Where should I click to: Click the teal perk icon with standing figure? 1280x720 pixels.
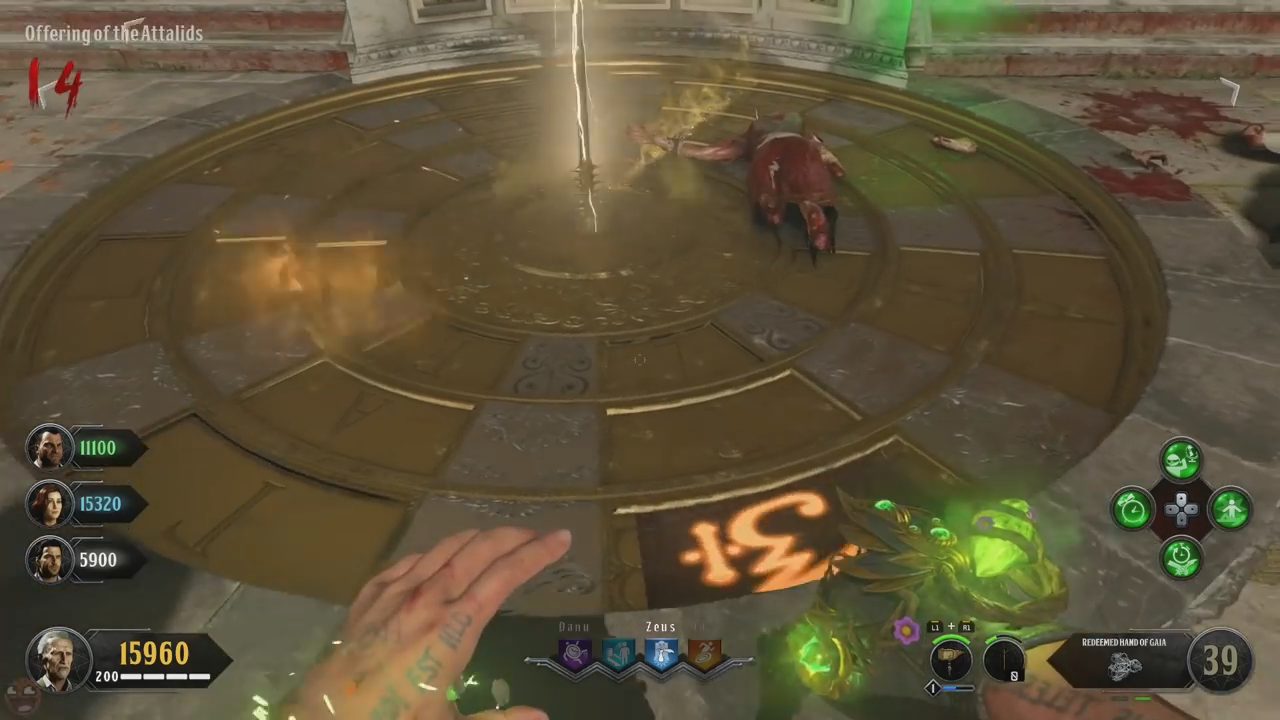pos(618,655)
